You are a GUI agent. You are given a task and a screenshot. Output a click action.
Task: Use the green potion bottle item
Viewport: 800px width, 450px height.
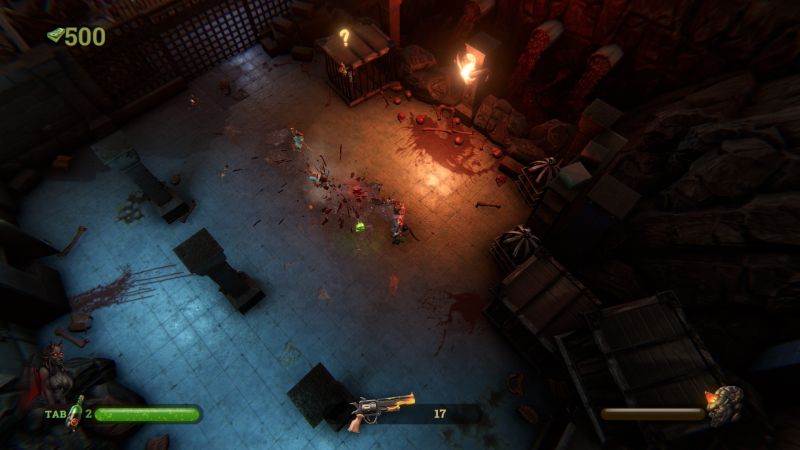[75, 411]
